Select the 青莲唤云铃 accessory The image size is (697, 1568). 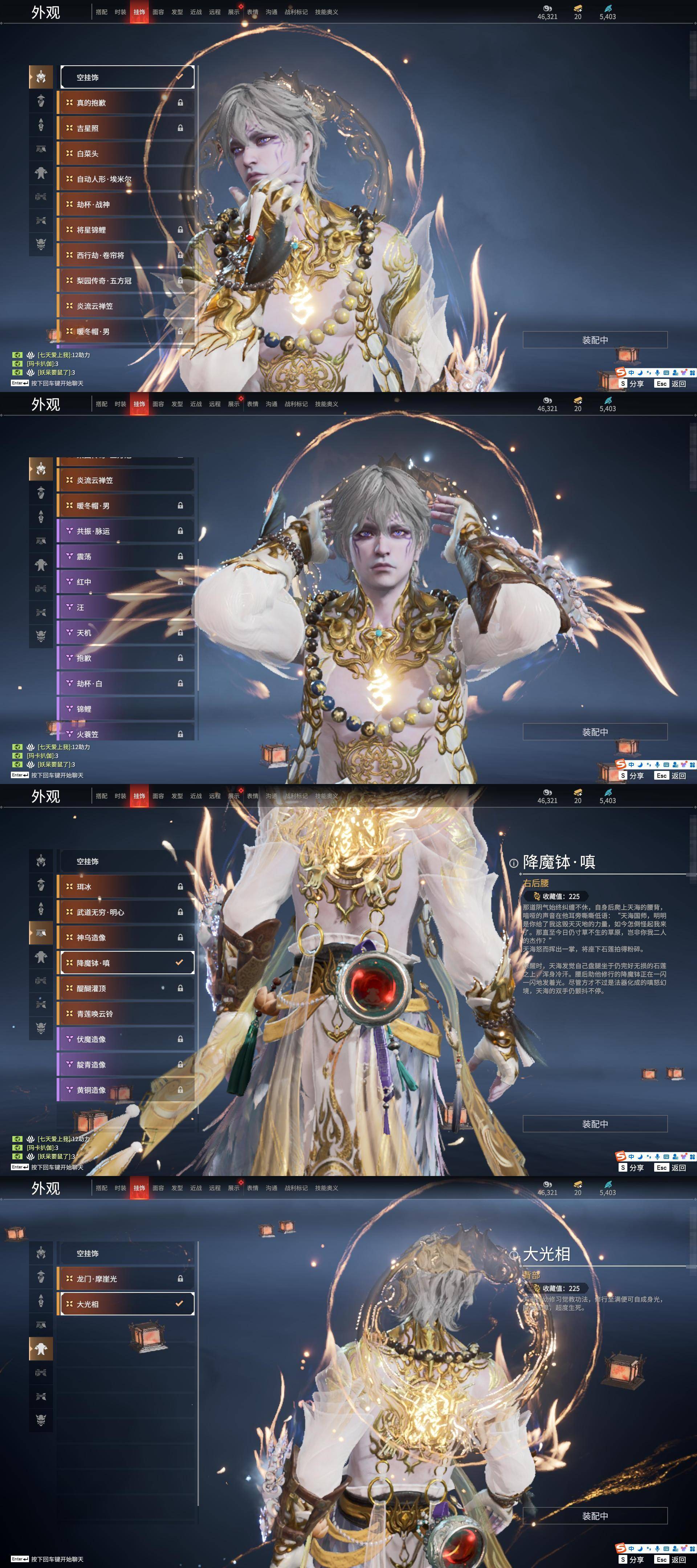tap(127, 1014)
